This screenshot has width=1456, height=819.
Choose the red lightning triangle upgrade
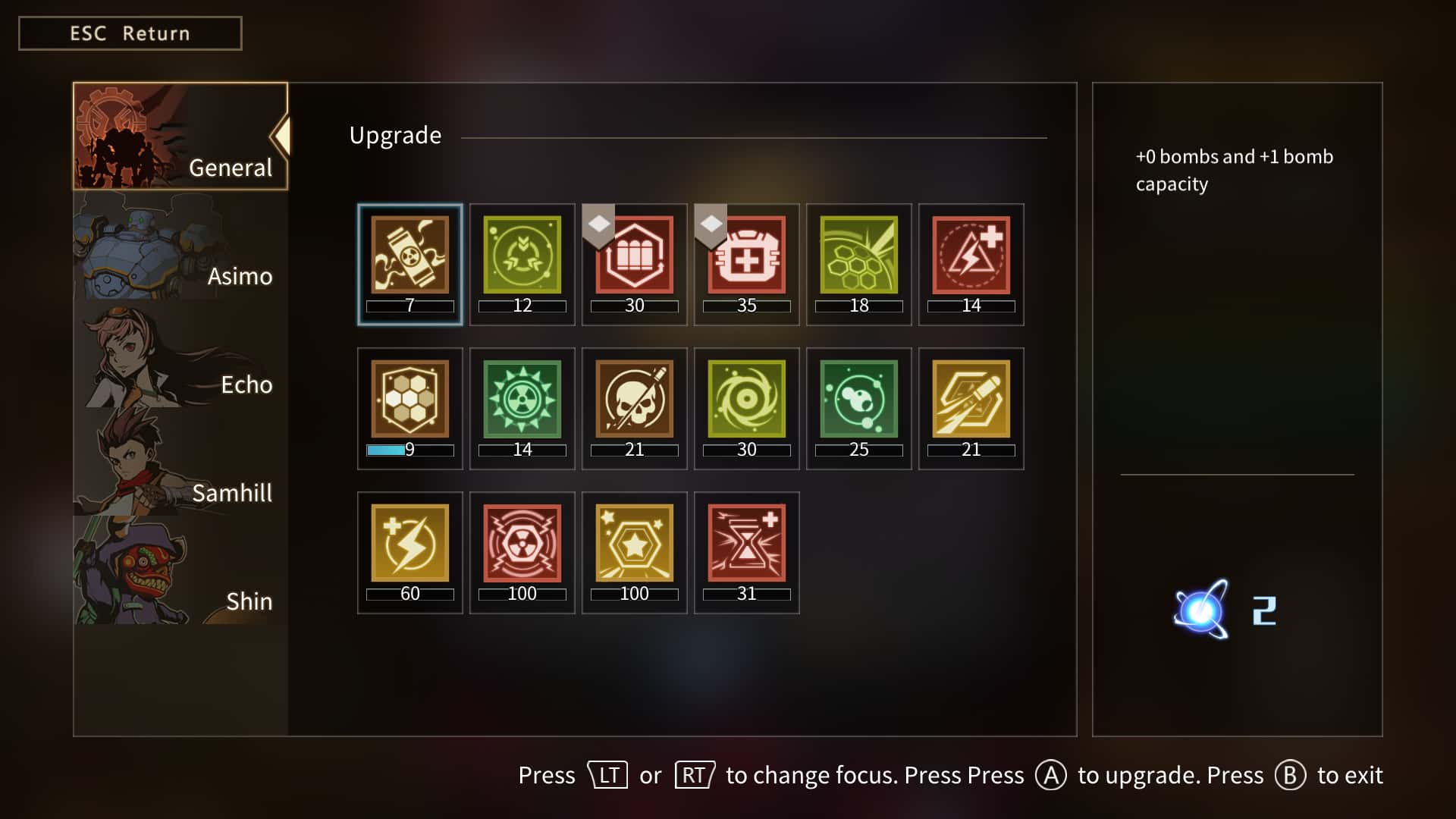971,256
